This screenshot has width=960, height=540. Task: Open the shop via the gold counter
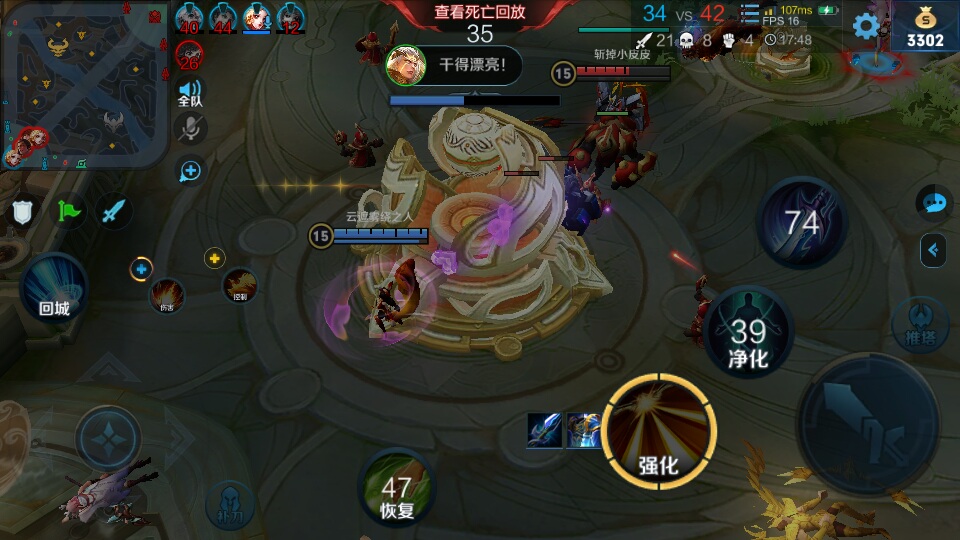(x=925, y=28)
